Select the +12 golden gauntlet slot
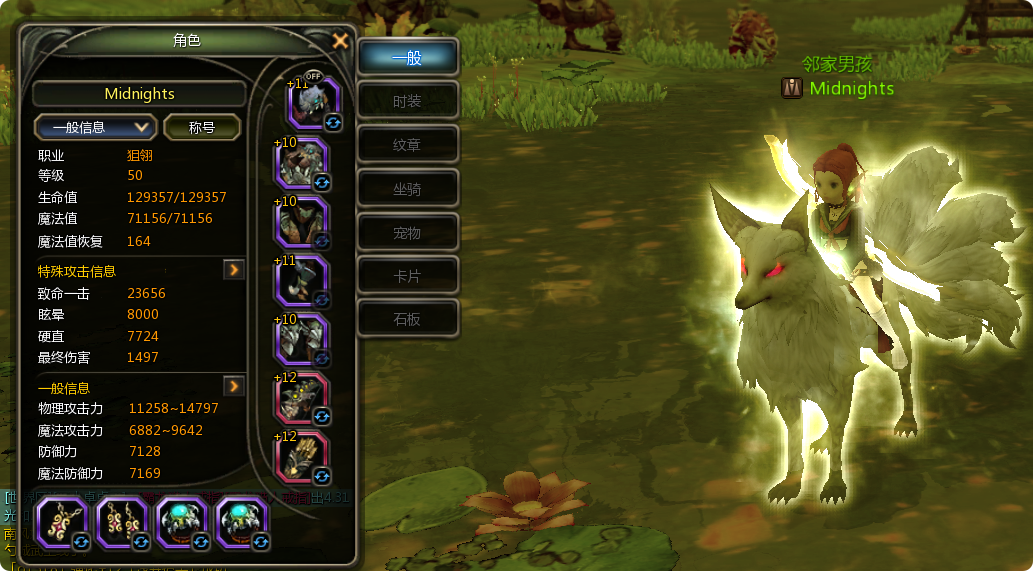Screen dimensions: 1033x571 click(304, 456)
